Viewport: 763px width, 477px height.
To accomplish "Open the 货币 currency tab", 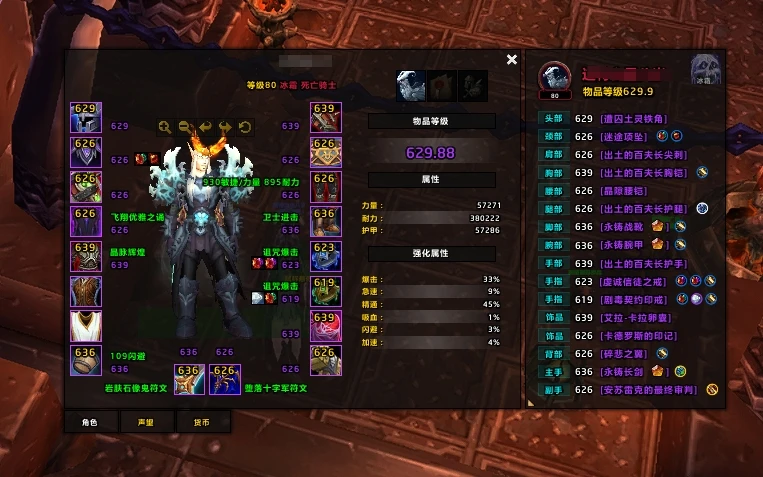I will pyautogui.click(x=200, y=422).
